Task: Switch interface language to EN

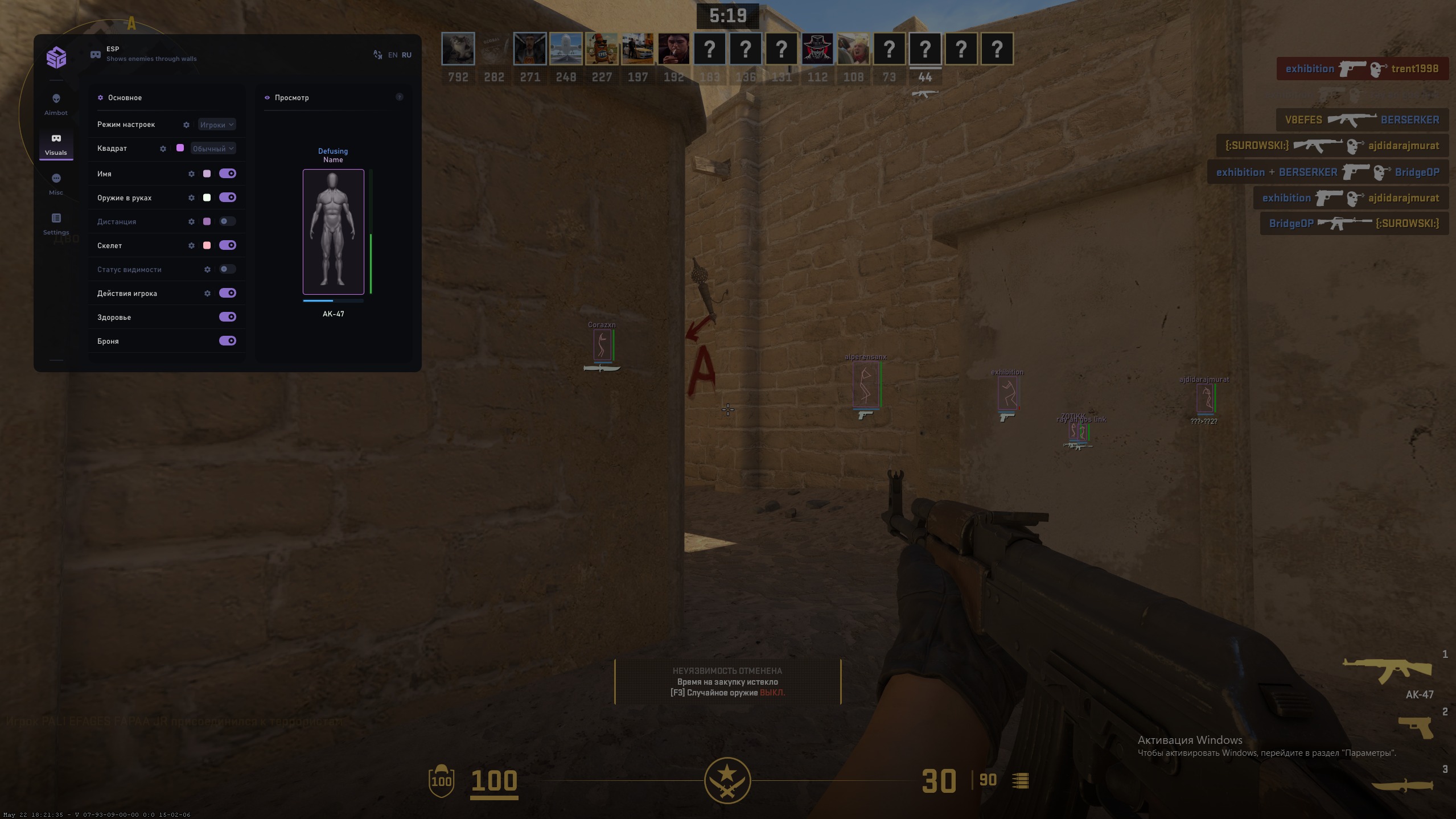Action: coord(393,54)
